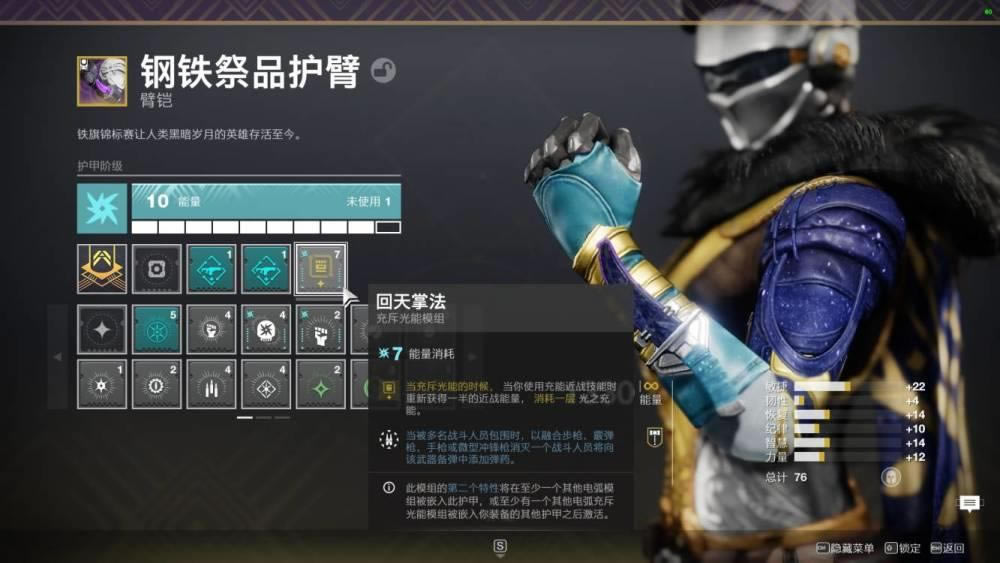Open the gold armor tier upgrade socket

[102, 269]
